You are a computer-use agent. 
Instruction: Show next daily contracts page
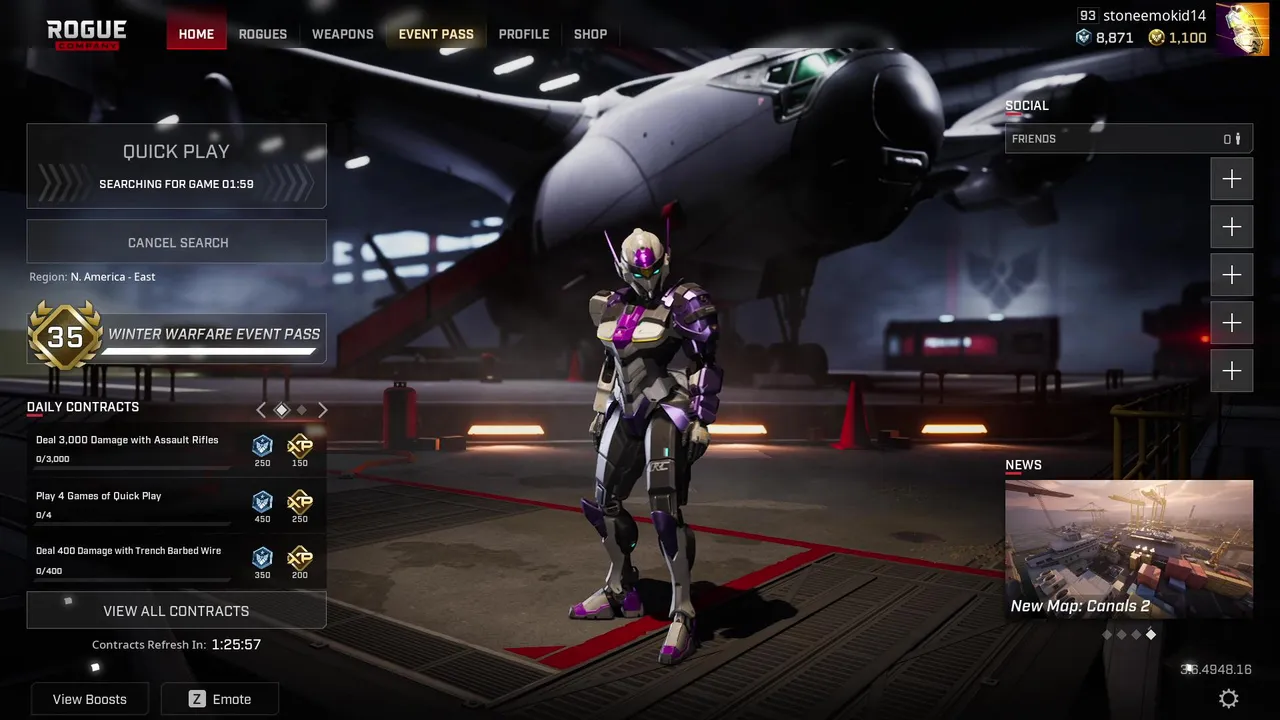click(x=323, y=410)
